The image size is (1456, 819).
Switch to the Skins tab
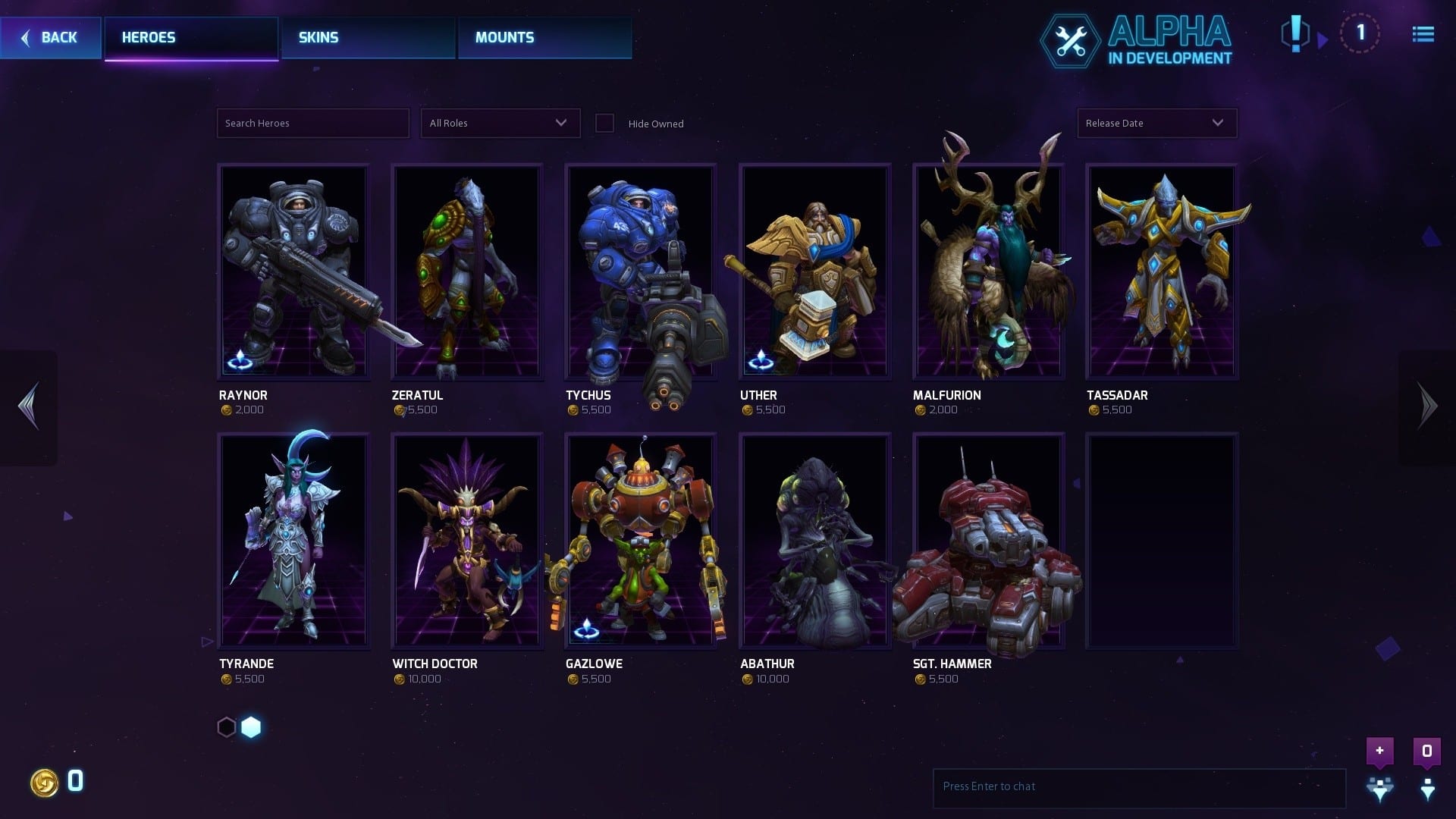[x=369, y=38]
